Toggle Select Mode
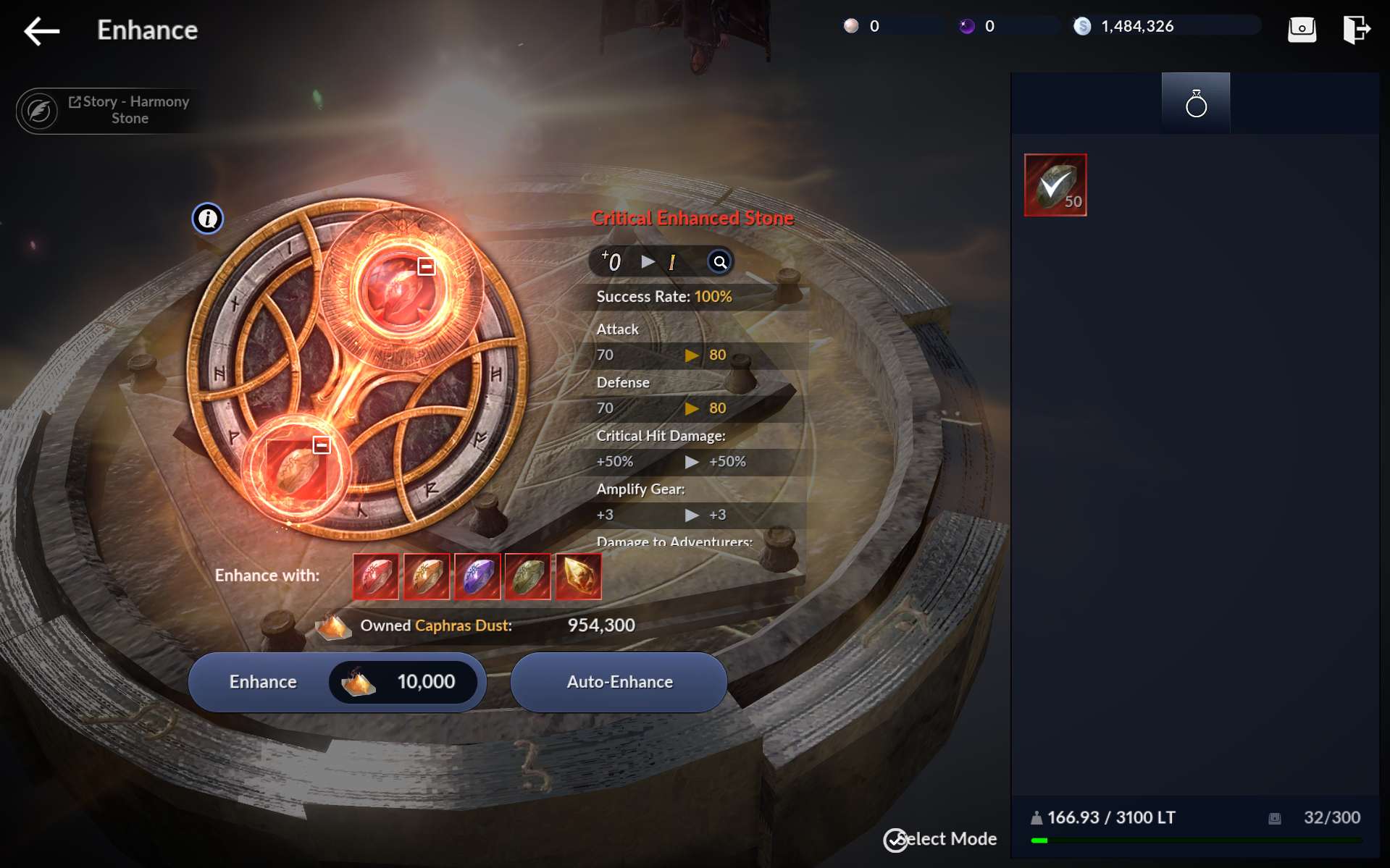1390x868 pixels. tap(940, 839)
